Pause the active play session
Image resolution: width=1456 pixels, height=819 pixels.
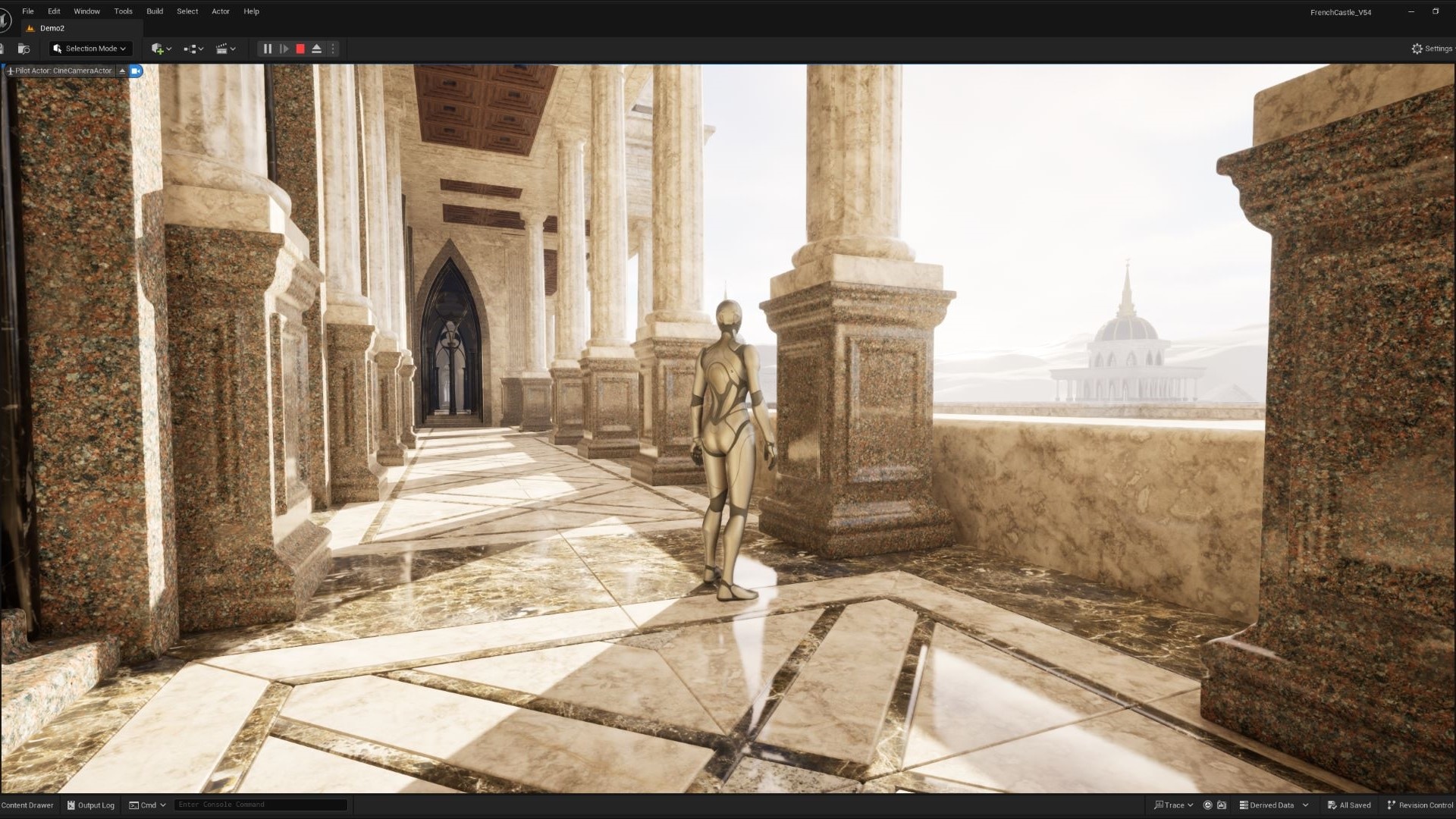click(x=267, y=48)
